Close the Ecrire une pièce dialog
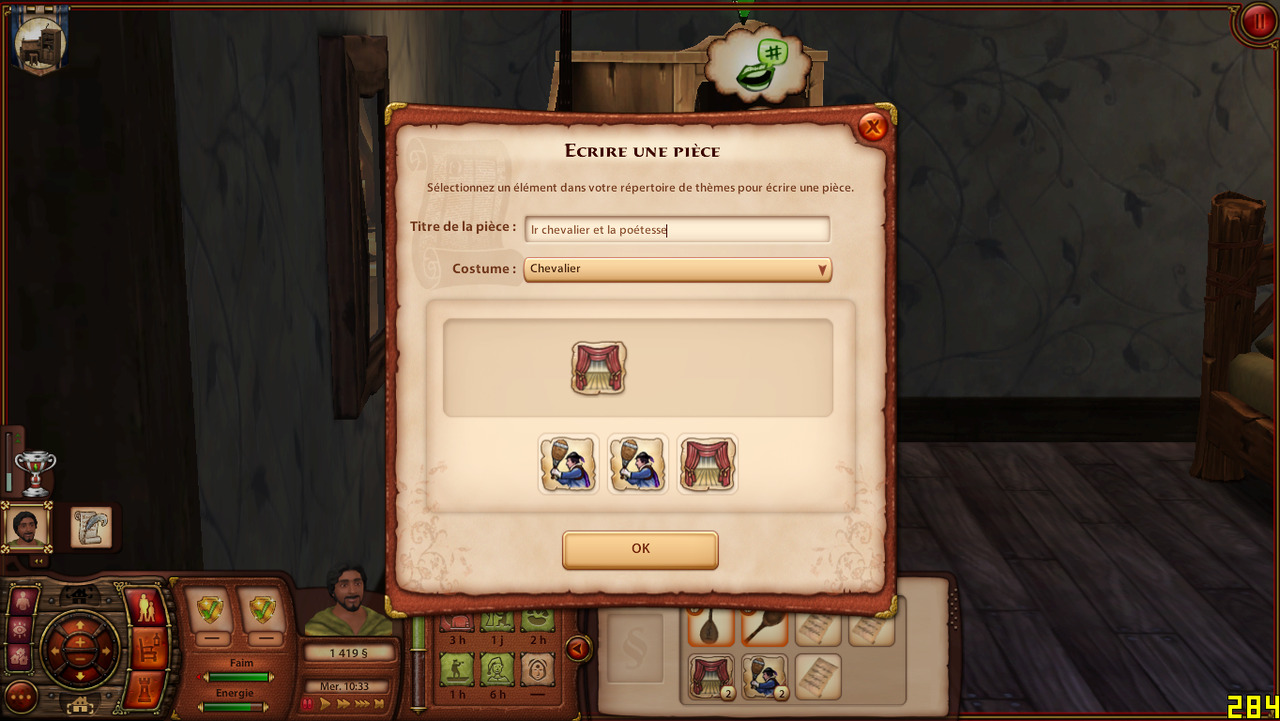 [x=872, y=127]
